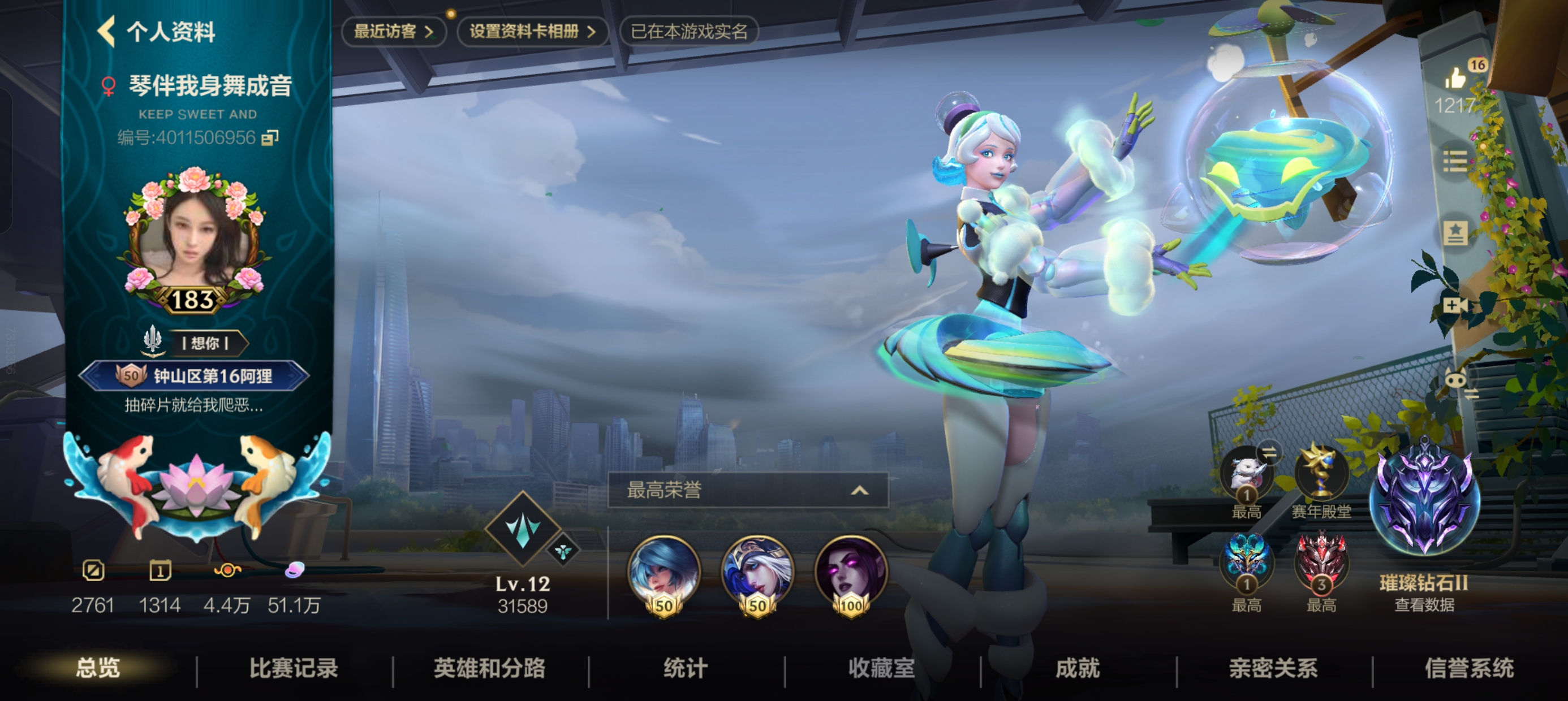Viewport: 1568px width, 701px height.
Task: Open the 亲密关系 tab
Action: click(x=1273, y=668)
